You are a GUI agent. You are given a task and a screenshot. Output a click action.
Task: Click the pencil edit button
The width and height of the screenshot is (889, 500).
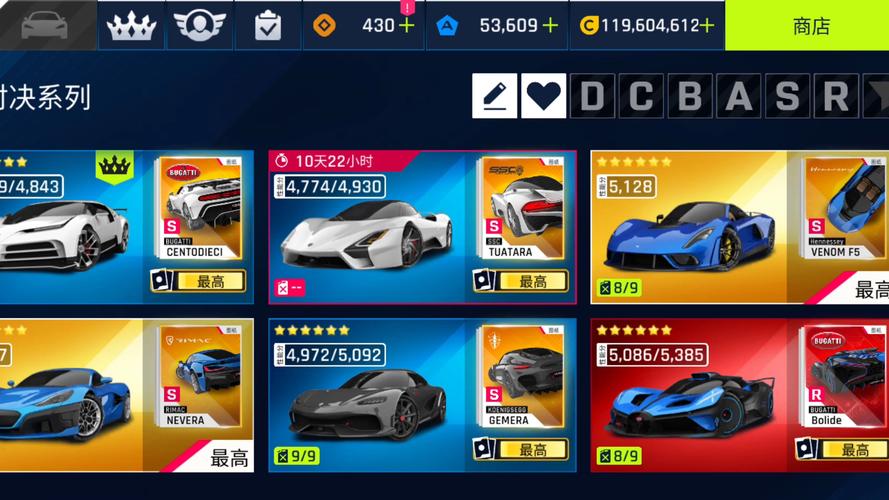pos(494,96)
